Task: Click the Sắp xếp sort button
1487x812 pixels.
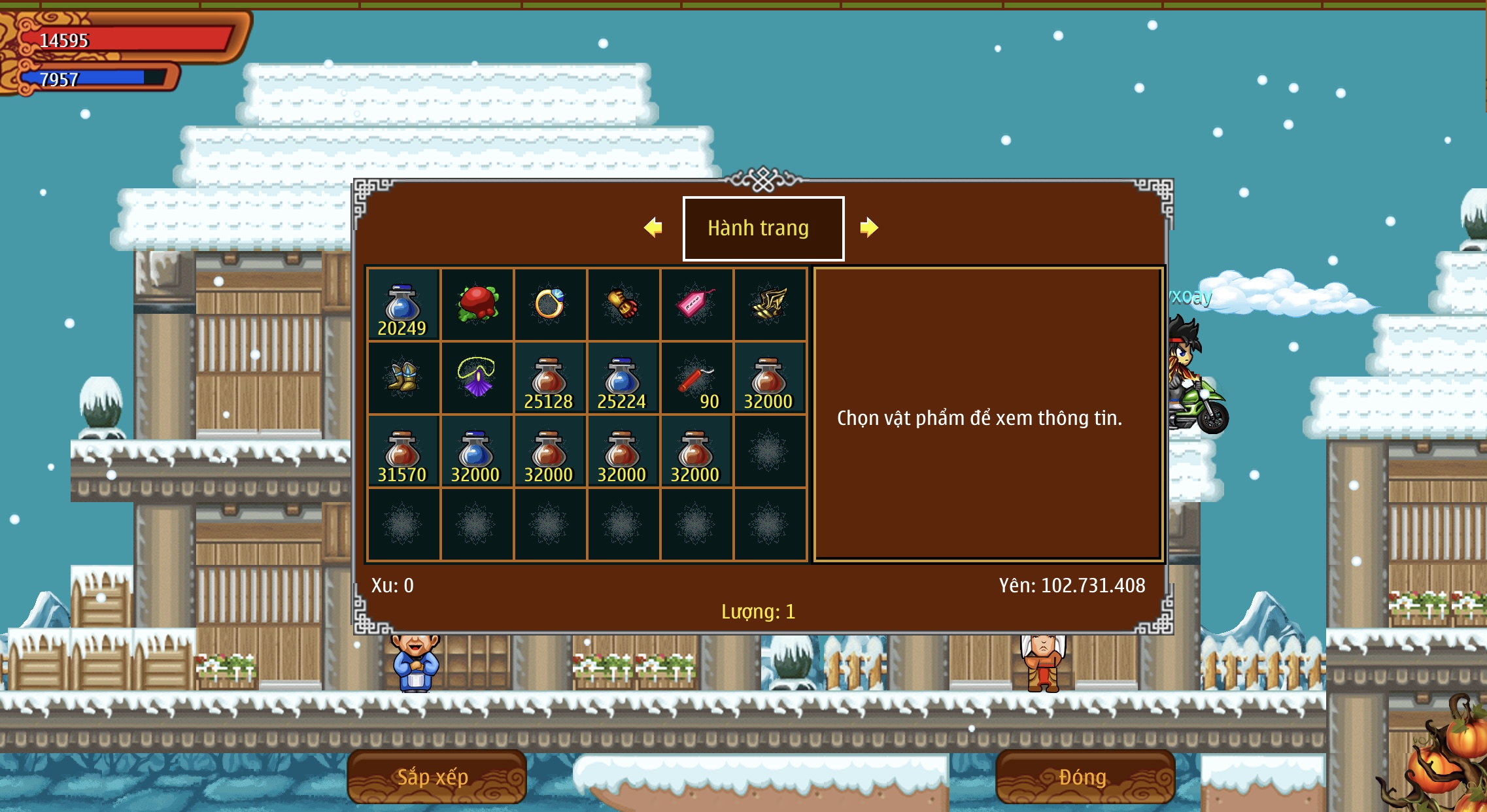Action: [436, 777]
